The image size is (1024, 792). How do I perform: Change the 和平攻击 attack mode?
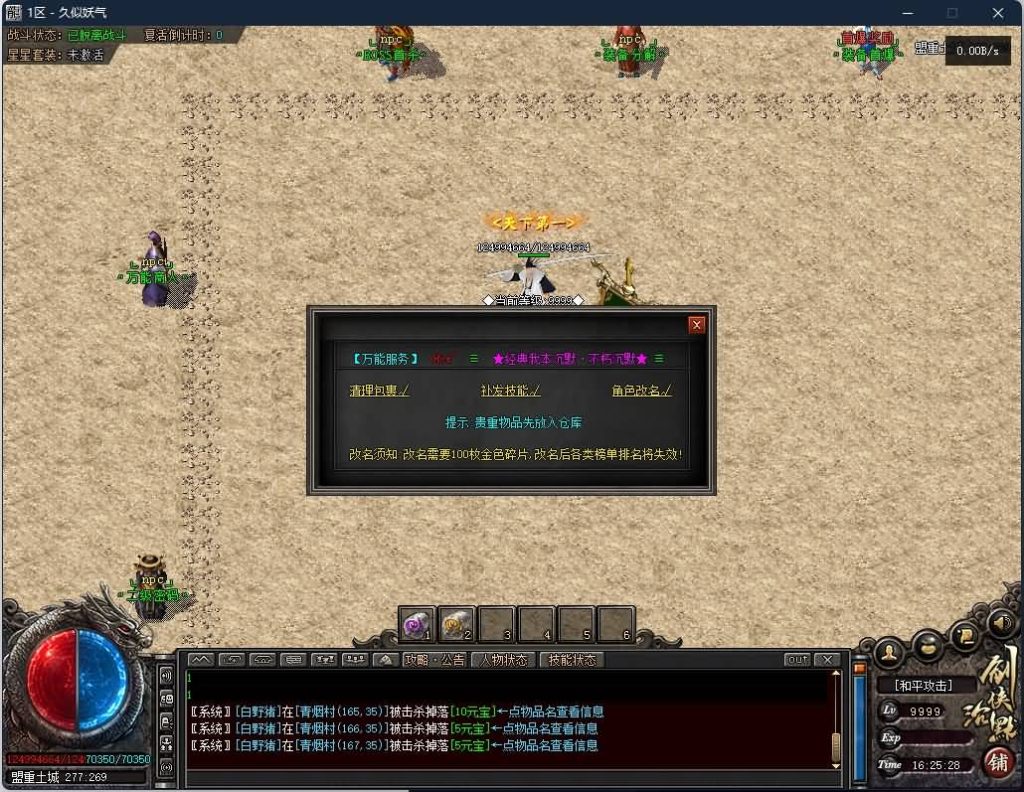[924, 686]
